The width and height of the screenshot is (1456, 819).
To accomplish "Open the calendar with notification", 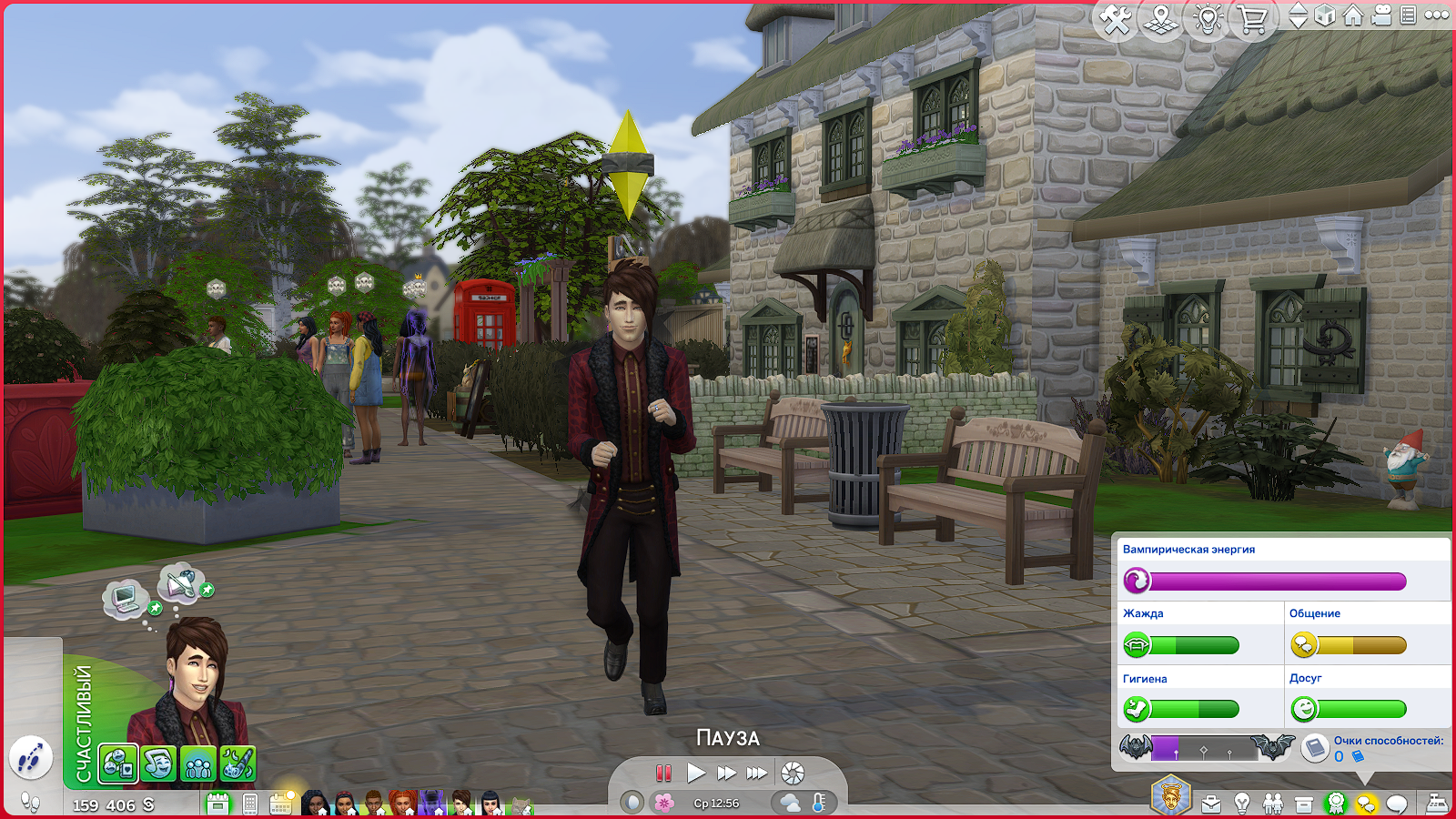I will 281,803.
